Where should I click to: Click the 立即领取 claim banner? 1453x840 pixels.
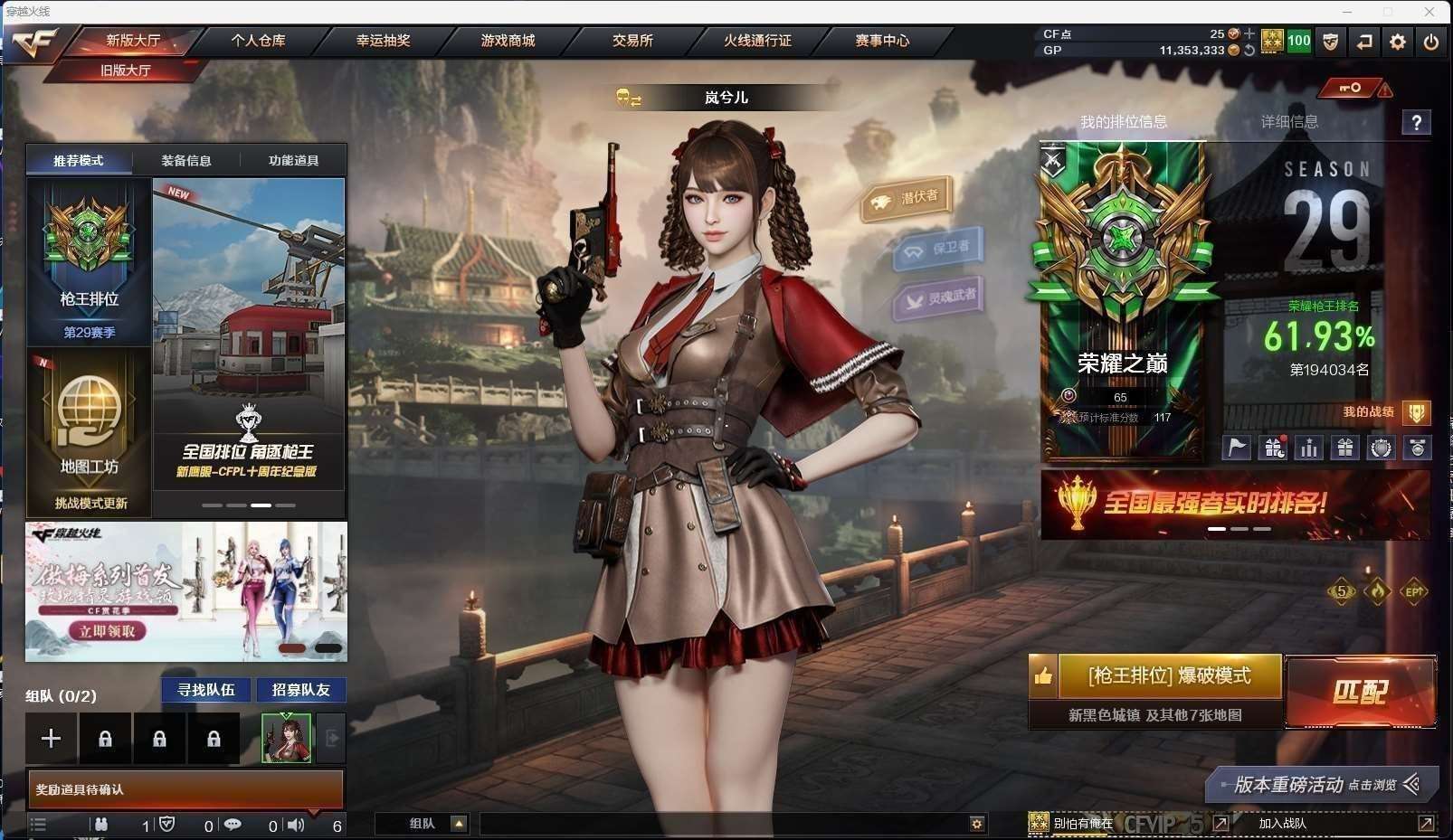pyautogui.click(x=107, y=631)
